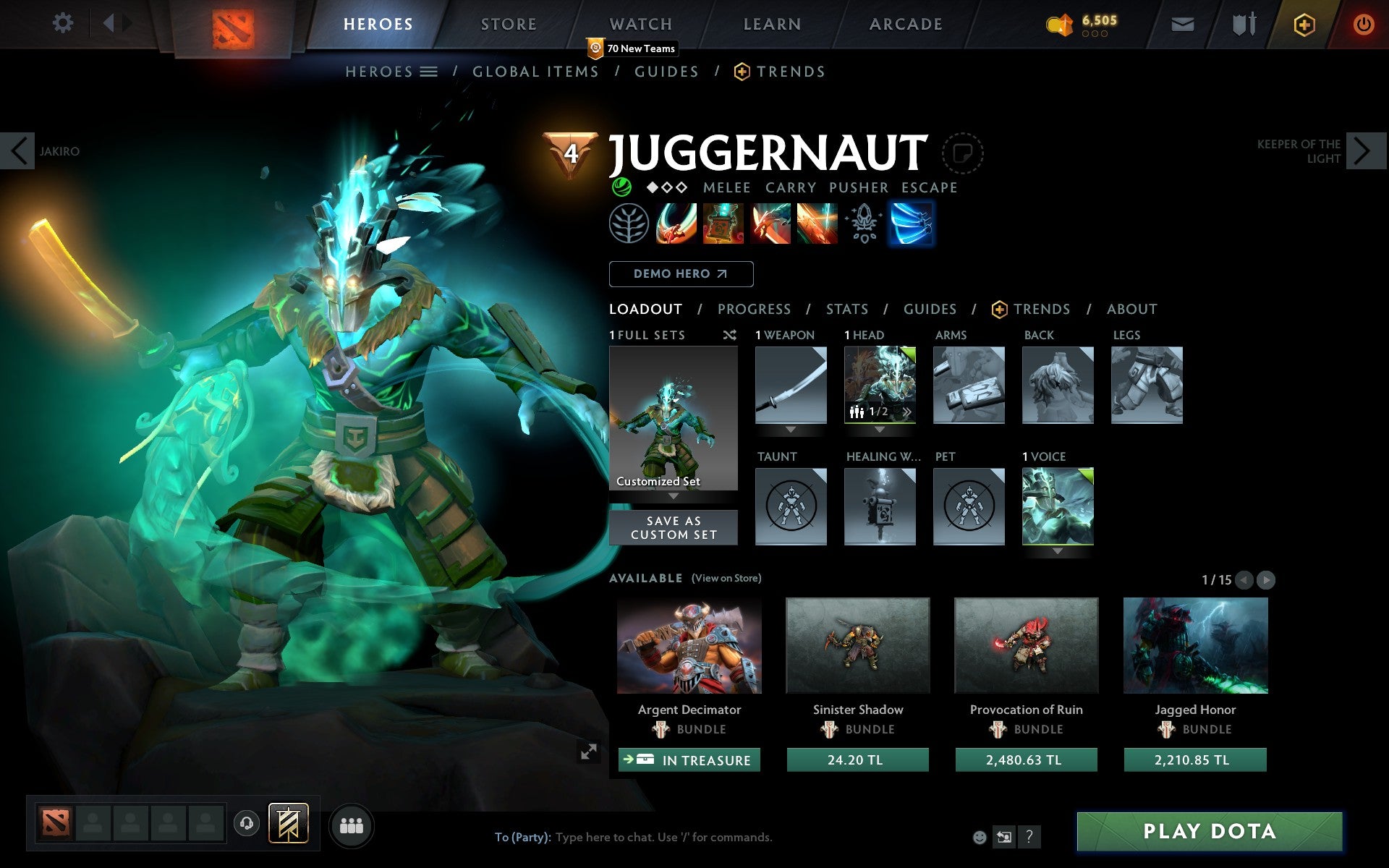
Task: Switch to the Progress tab
Action: click(754, 309)
